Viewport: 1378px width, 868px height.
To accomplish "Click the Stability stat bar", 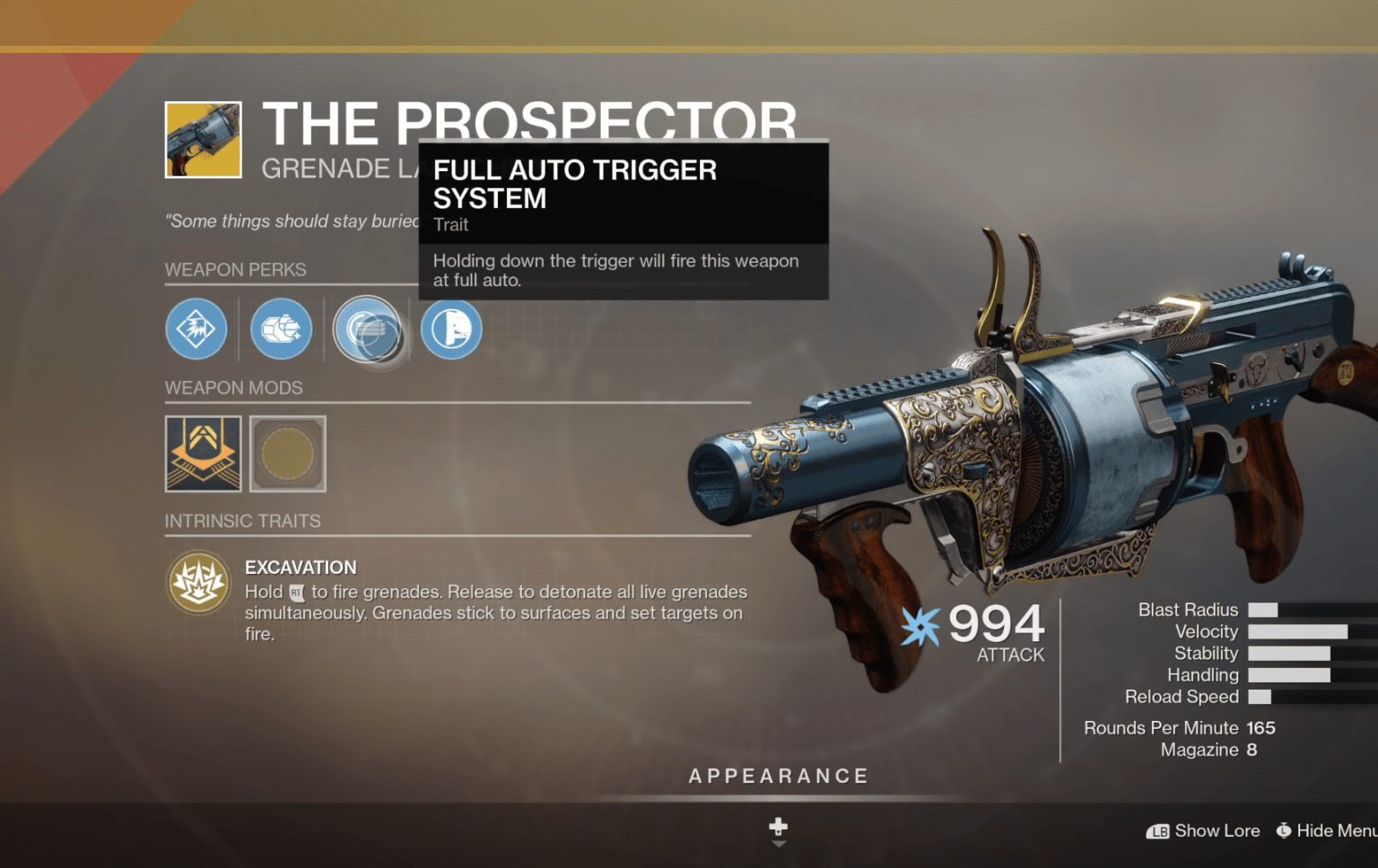I will coord(1289,653).
